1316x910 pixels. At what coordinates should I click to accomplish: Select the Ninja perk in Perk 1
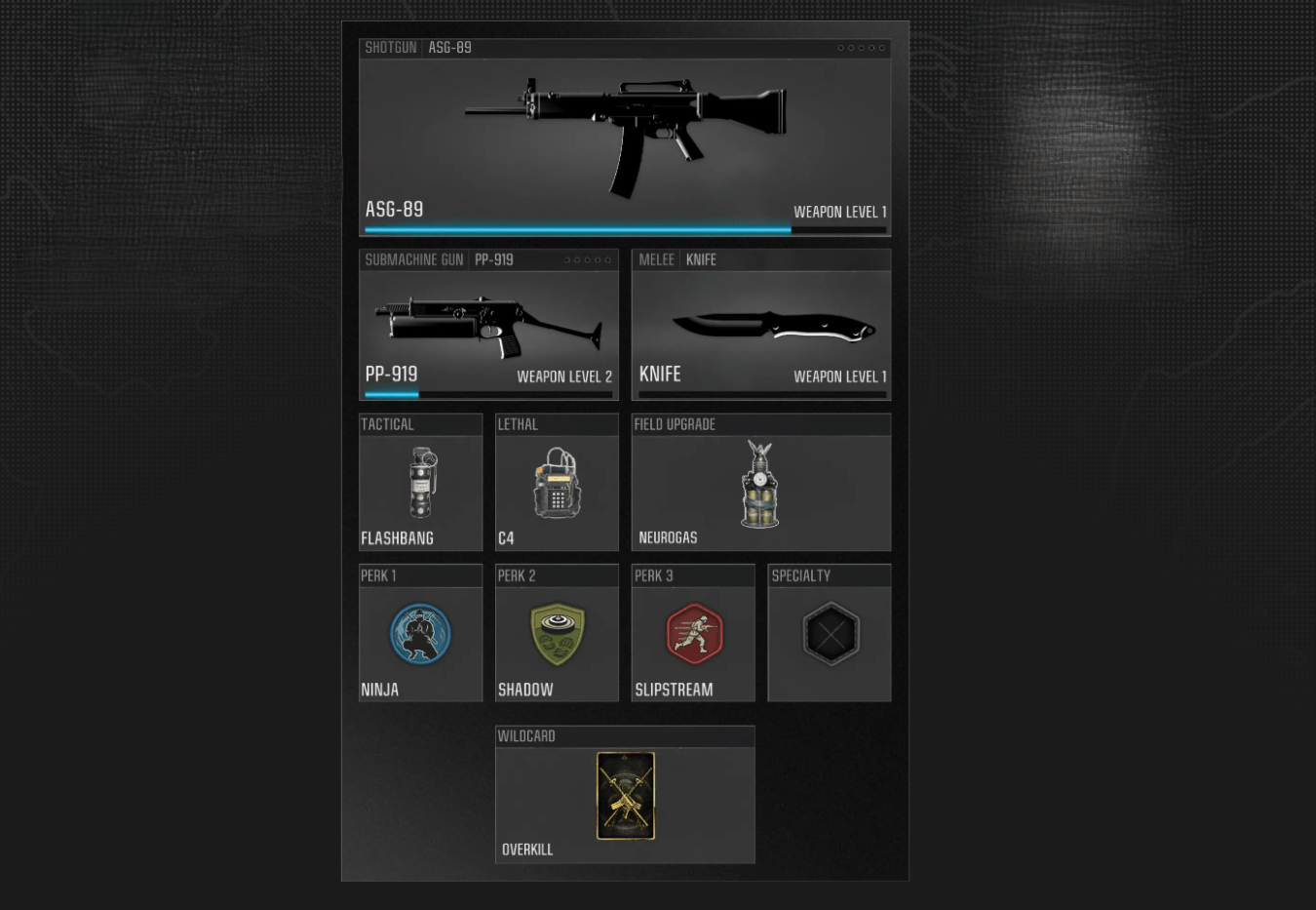(421, 634)
